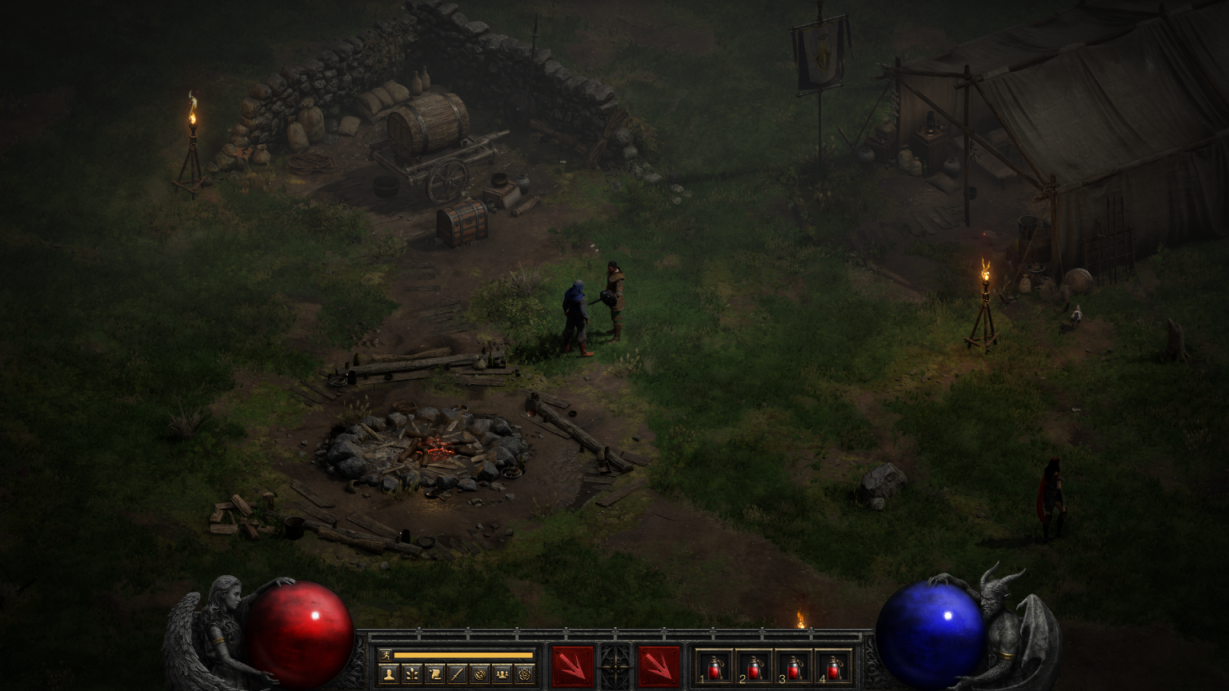
Task: Select the right mouse button attack skill
Action: click(x=659, y=666)
